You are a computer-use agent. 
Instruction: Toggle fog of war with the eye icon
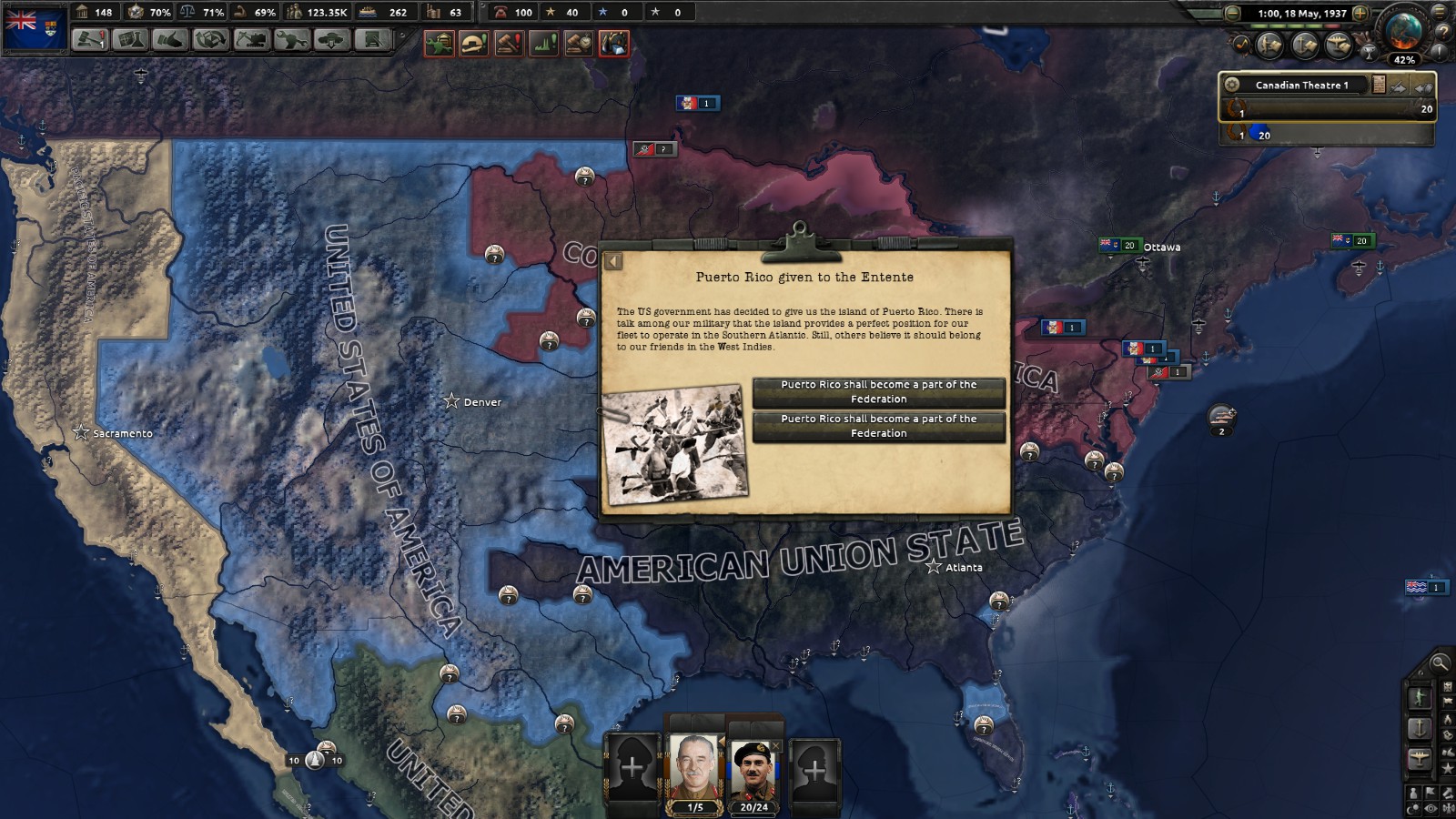click(1430, 808)
